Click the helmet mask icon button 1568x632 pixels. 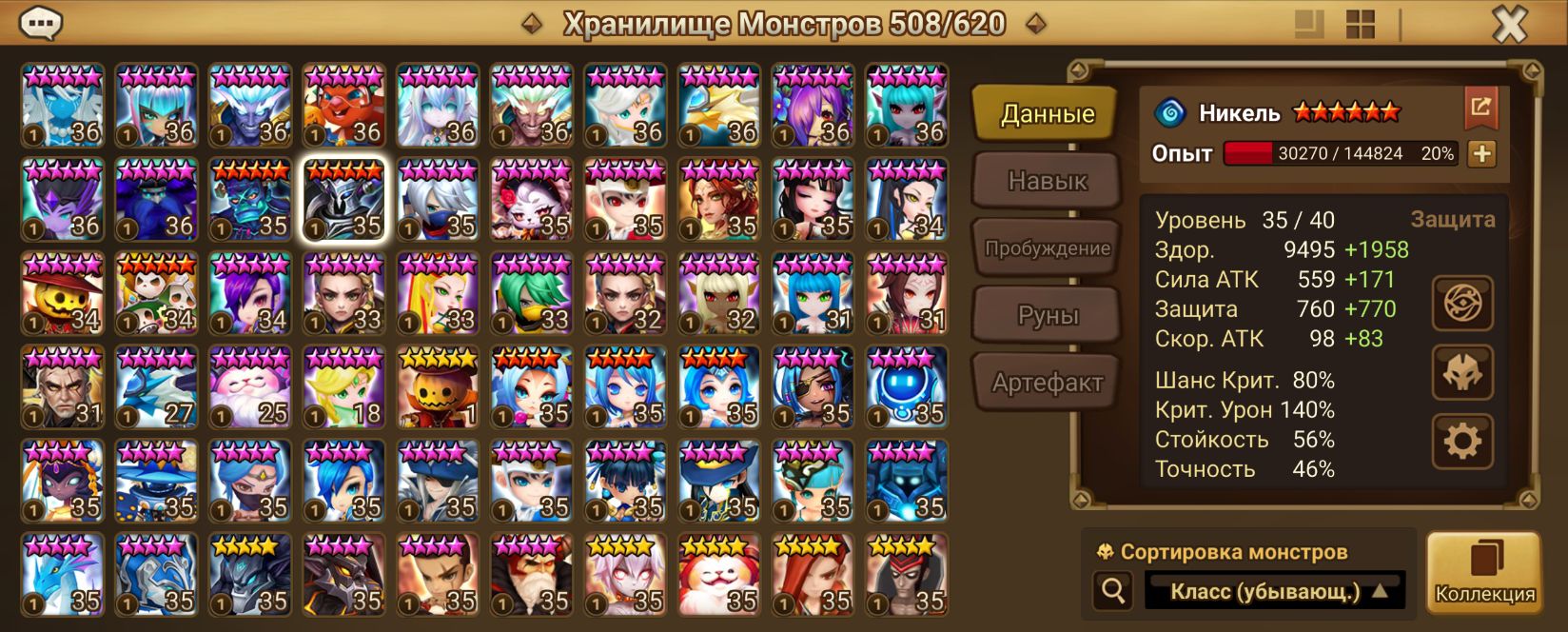1462,372
